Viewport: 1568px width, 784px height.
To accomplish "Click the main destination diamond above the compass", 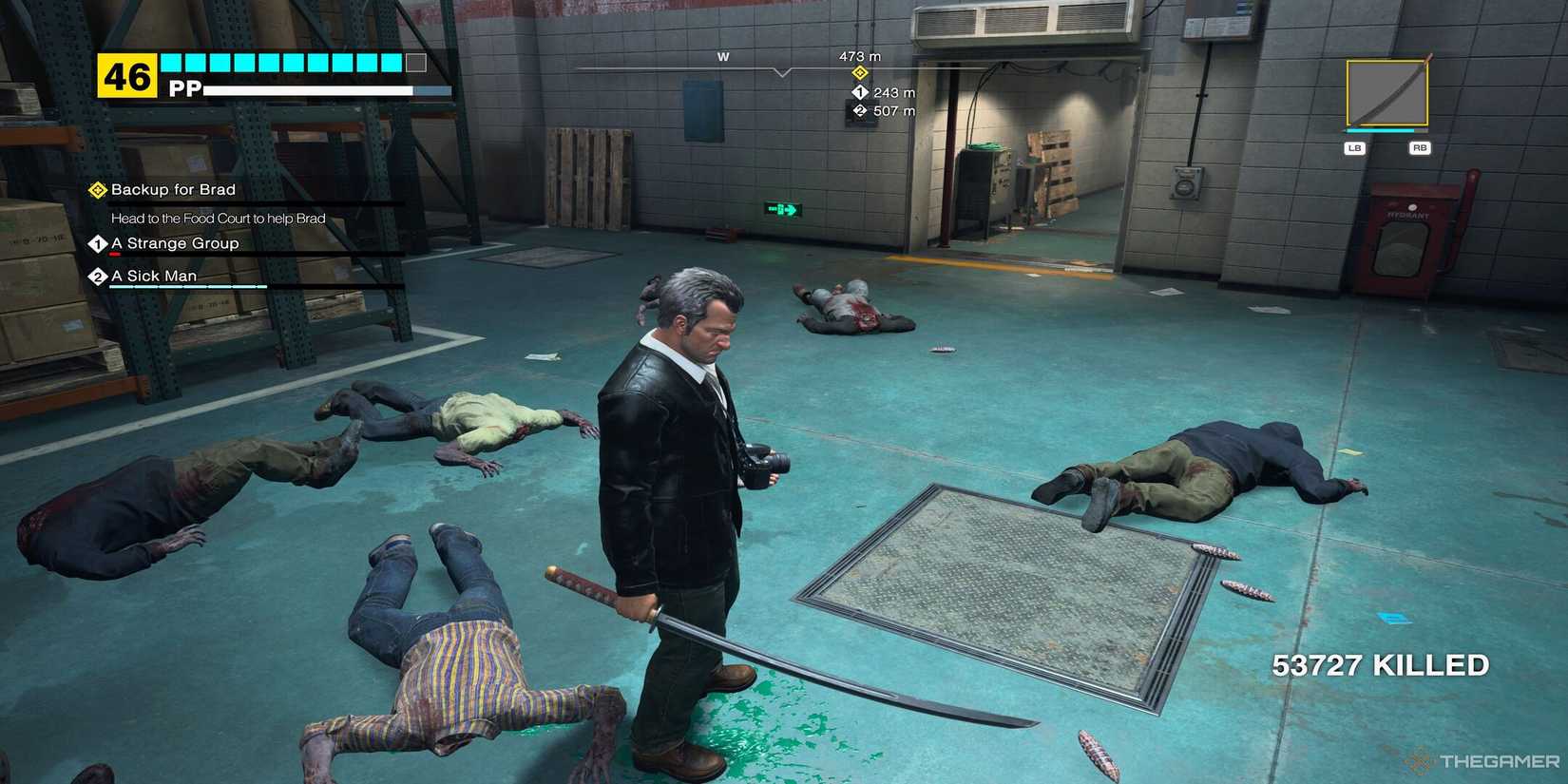I will point(858,72).
